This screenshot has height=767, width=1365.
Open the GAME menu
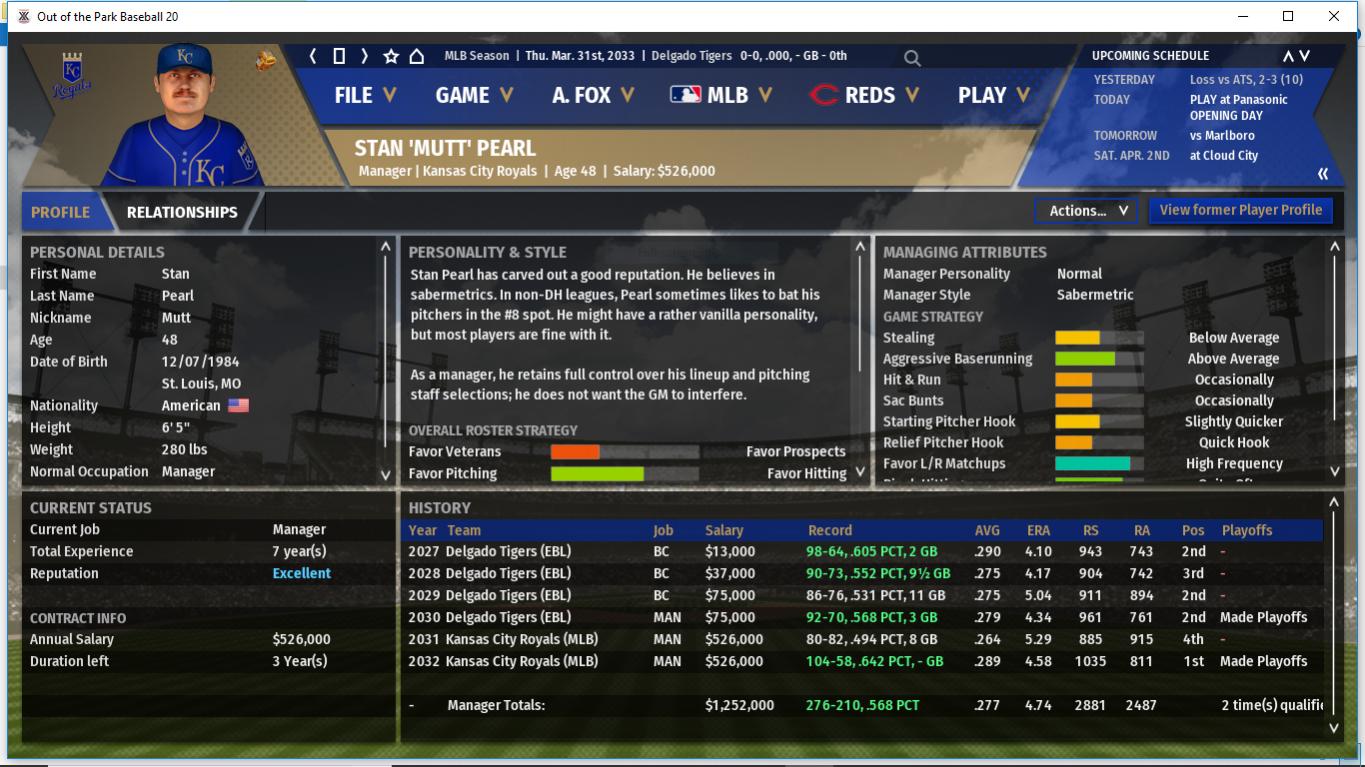(474, 95)
